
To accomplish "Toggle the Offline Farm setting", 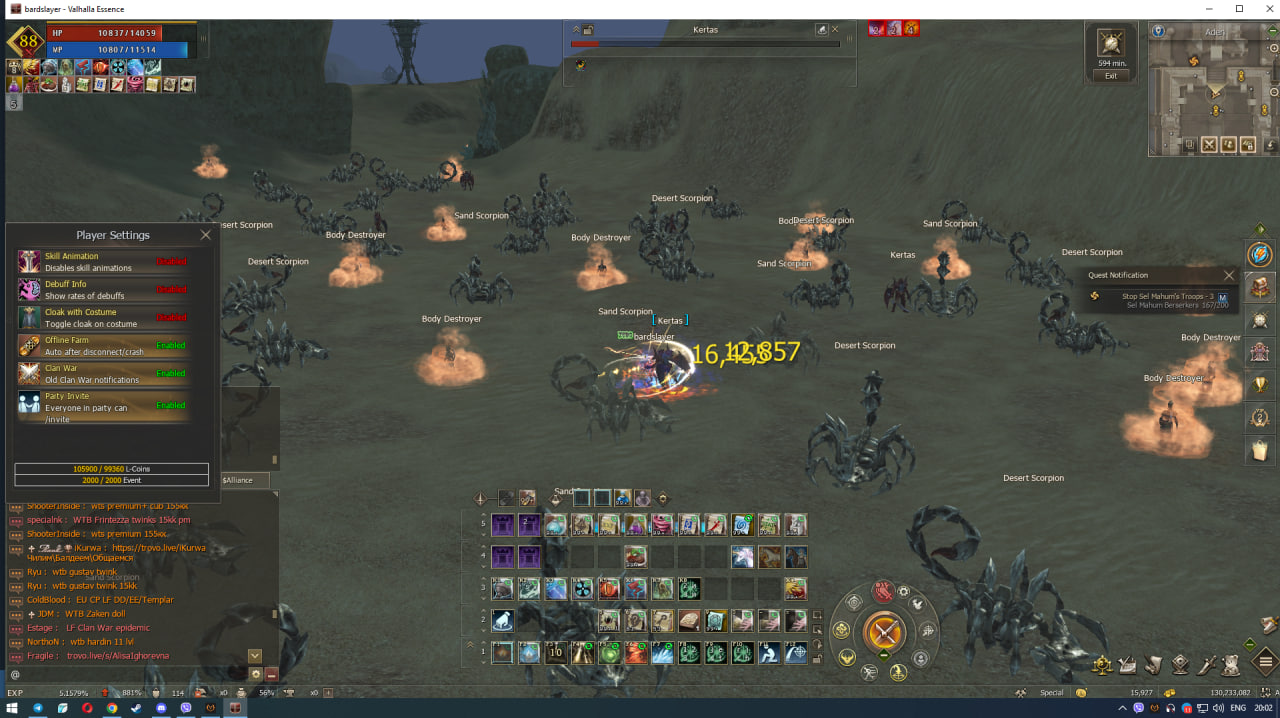I will click(171, 345).
